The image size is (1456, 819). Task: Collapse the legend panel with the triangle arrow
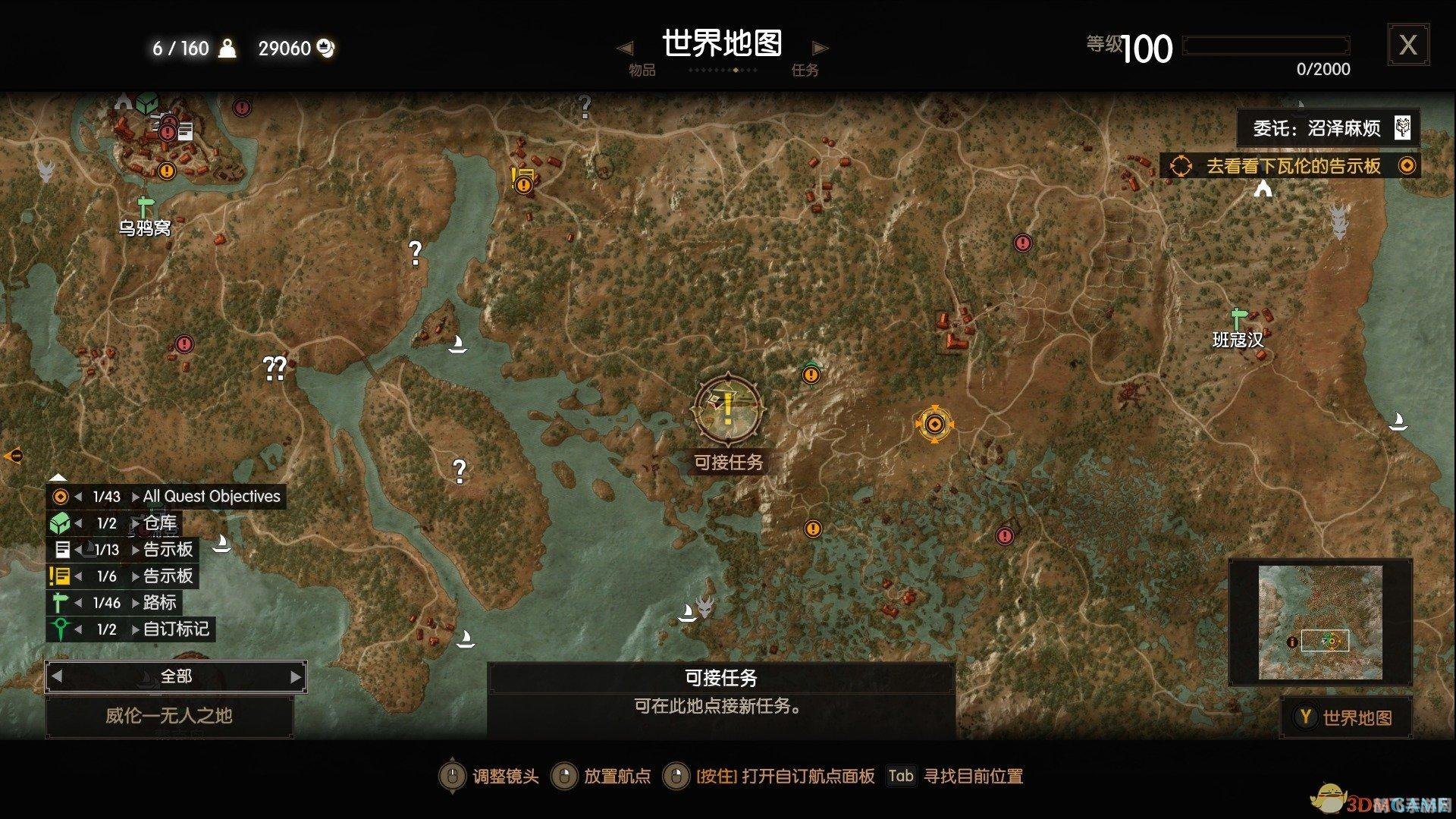coord(58,478)
